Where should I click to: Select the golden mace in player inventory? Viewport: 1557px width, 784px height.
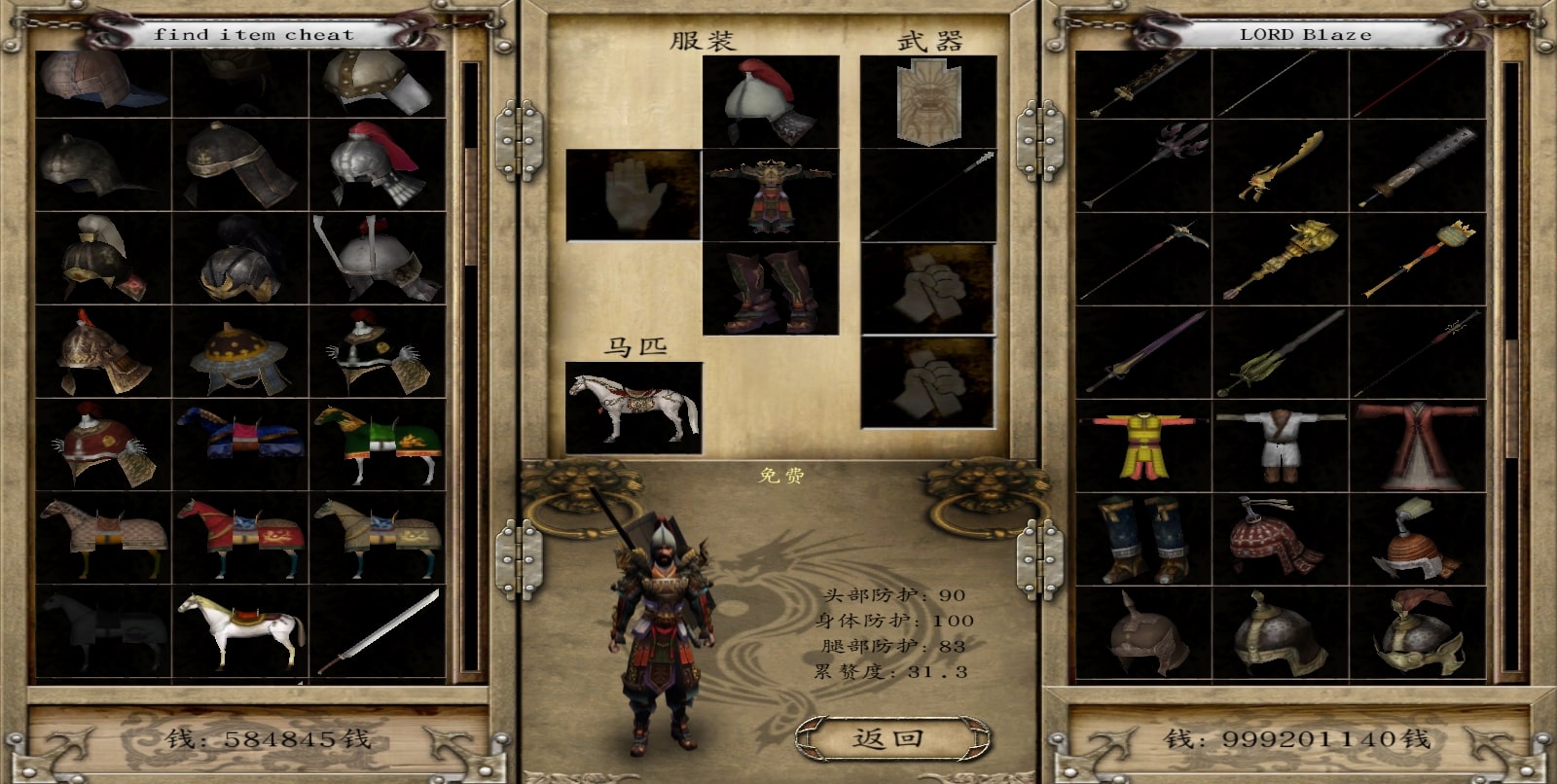[x=1281, y=259]
